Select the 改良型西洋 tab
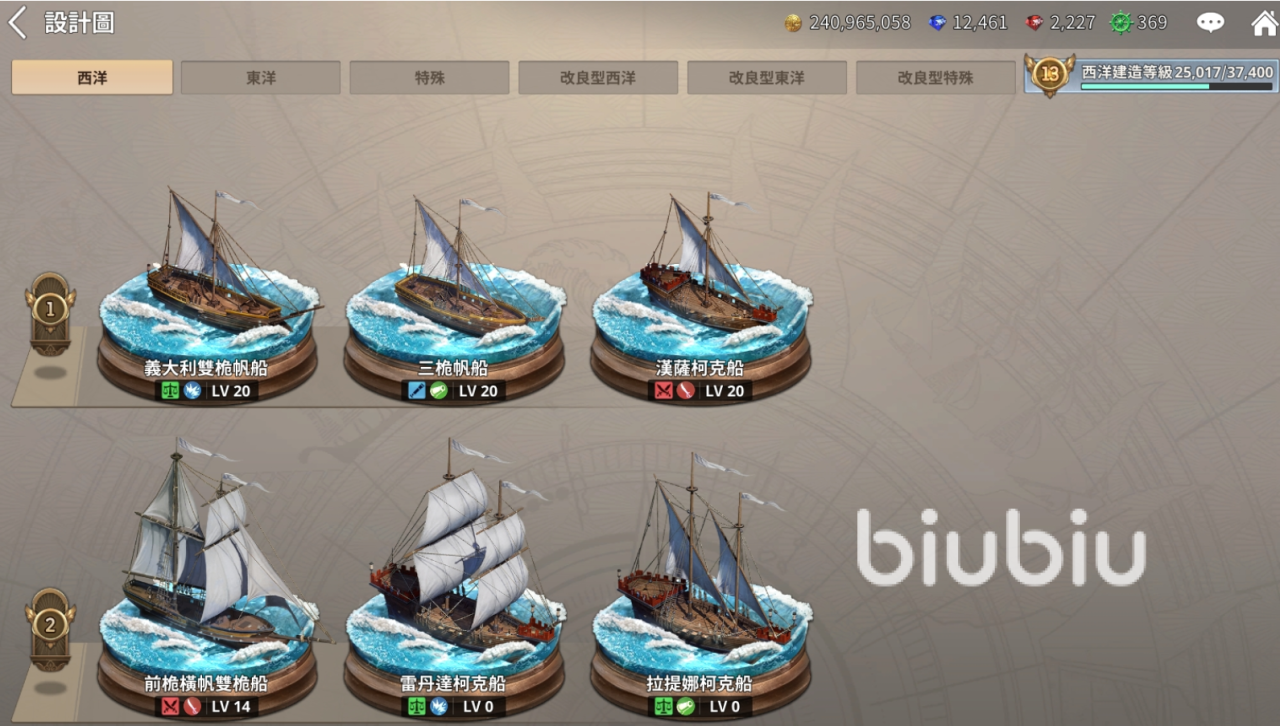The width and height of the screenshot is (1280, 726). coord(598,77)
